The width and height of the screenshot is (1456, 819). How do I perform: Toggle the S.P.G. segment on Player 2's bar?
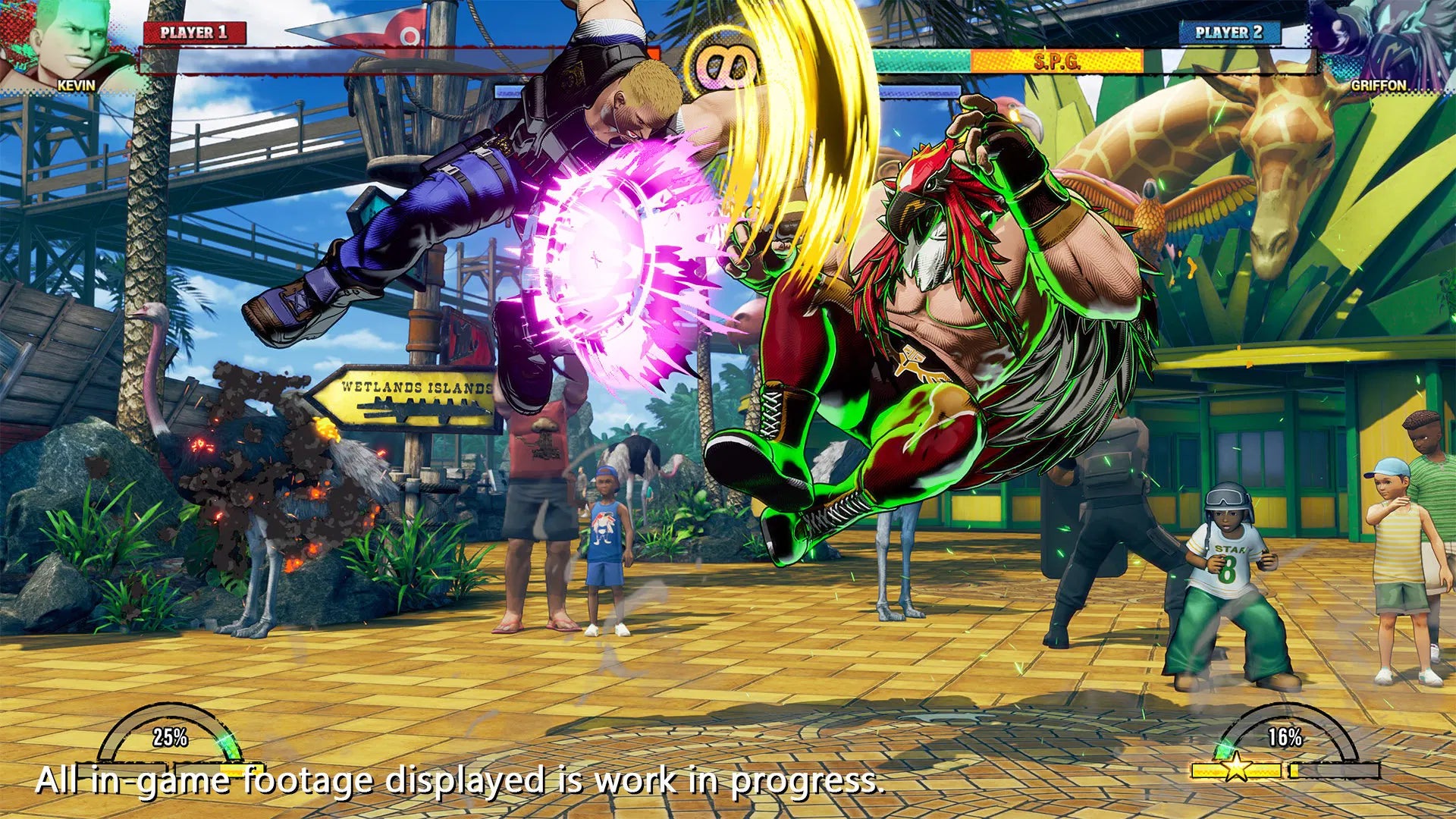[1058, 59]
